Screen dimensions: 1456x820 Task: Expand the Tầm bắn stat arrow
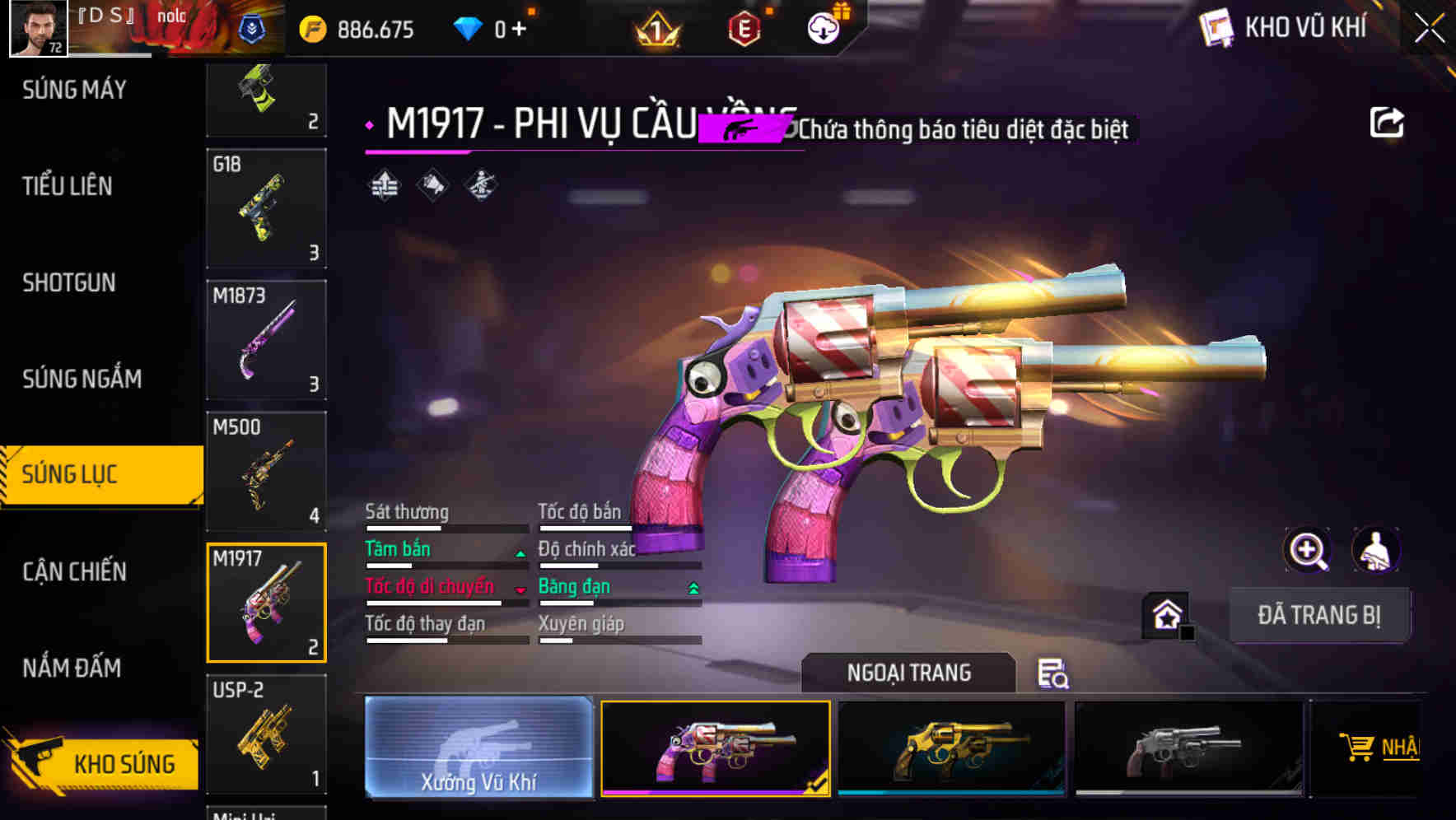click(x=520, y=552)
